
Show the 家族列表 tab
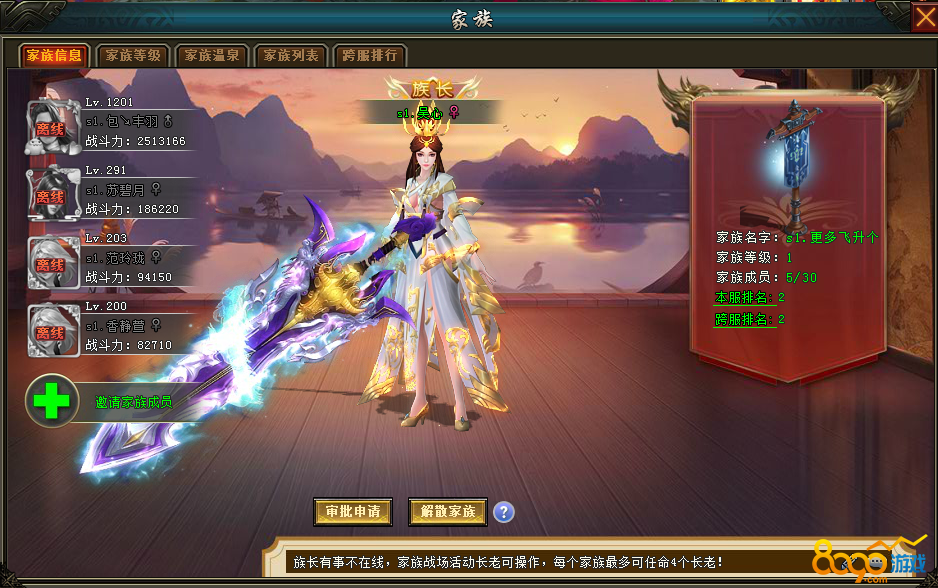point(291,55)
